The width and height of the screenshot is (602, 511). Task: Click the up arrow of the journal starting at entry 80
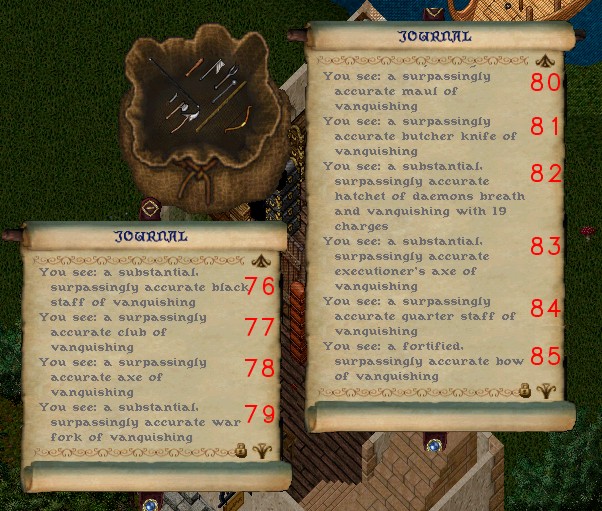[545, 59]
